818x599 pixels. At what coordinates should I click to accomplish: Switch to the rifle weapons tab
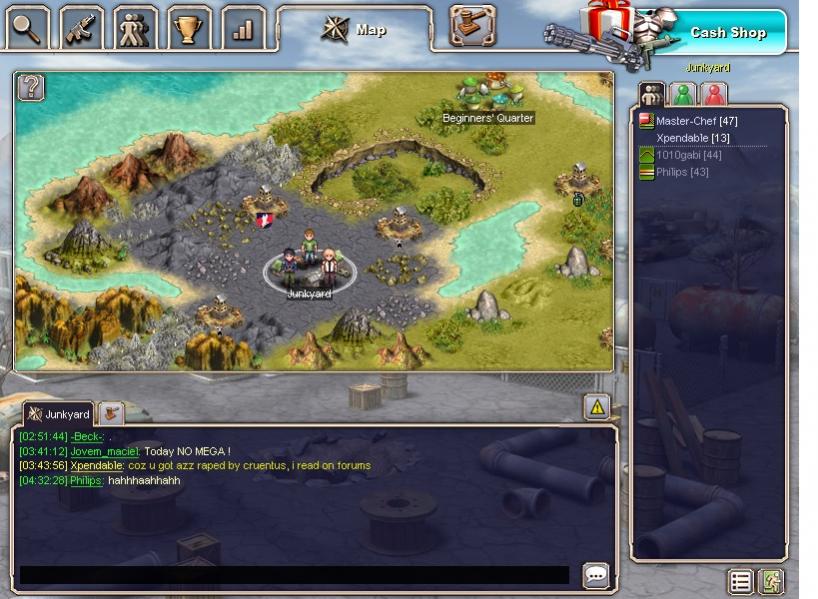click(x=82, y=28)
